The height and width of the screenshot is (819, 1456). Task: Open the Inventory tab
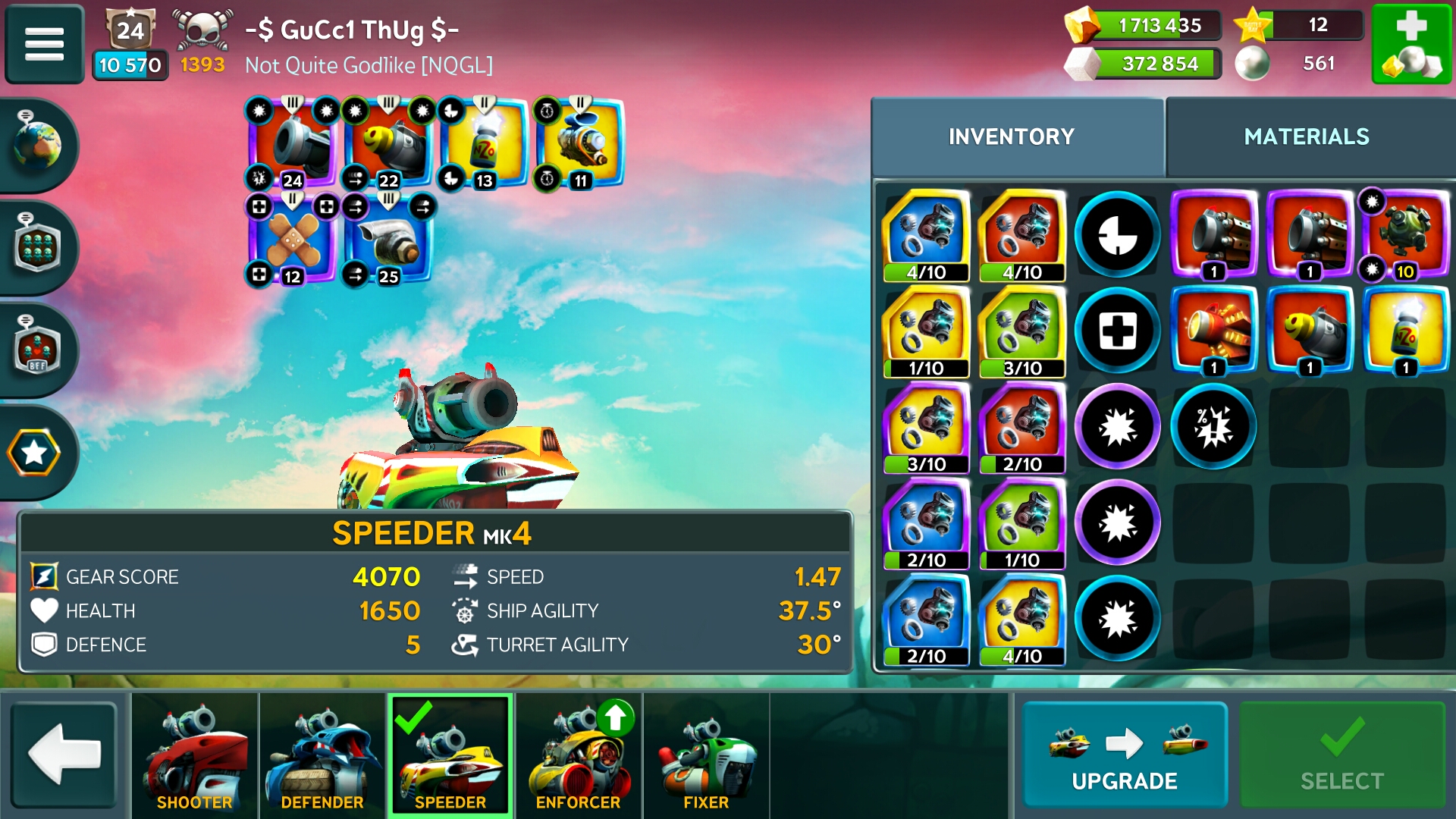[x=1011, y=136]
